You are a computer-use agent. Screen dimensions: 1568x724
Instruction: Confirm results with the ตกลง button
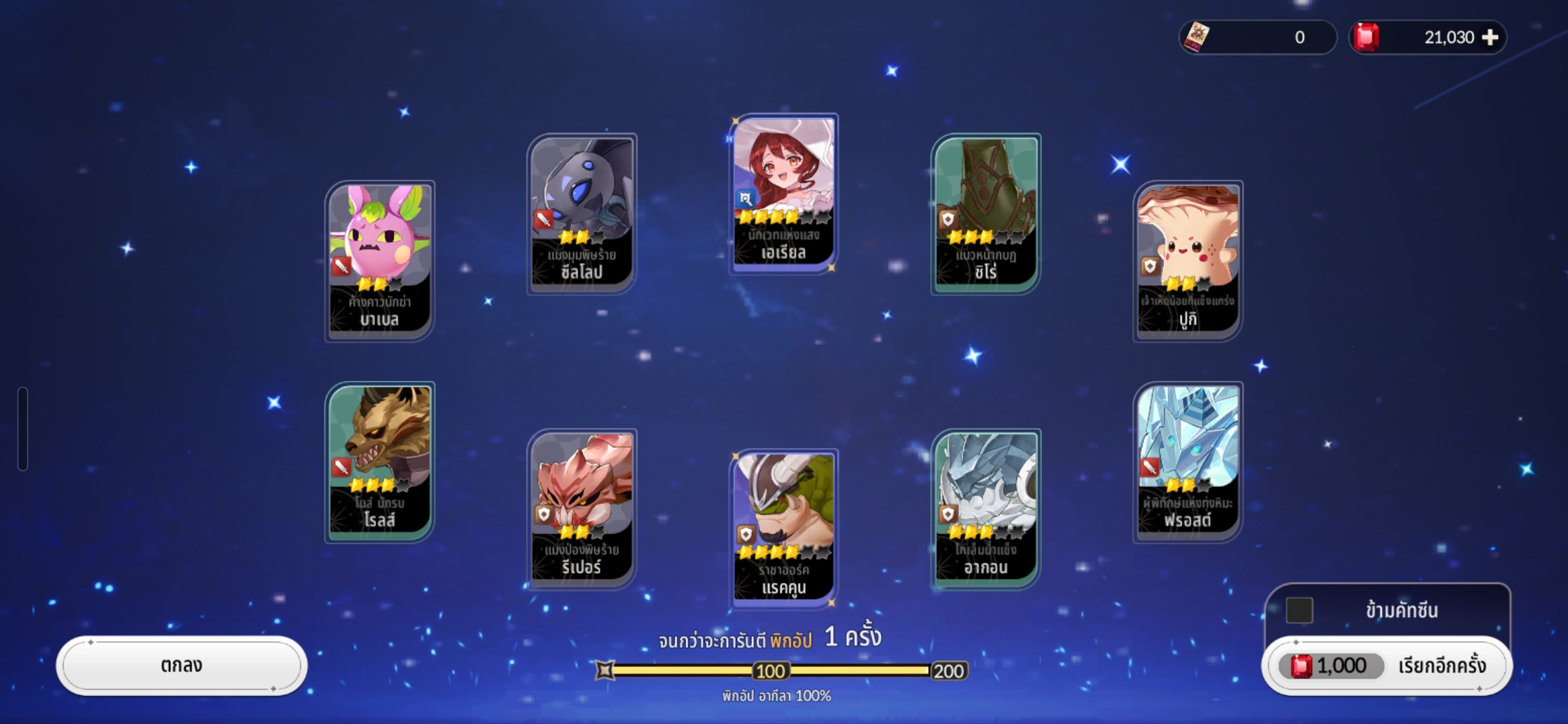182,666
